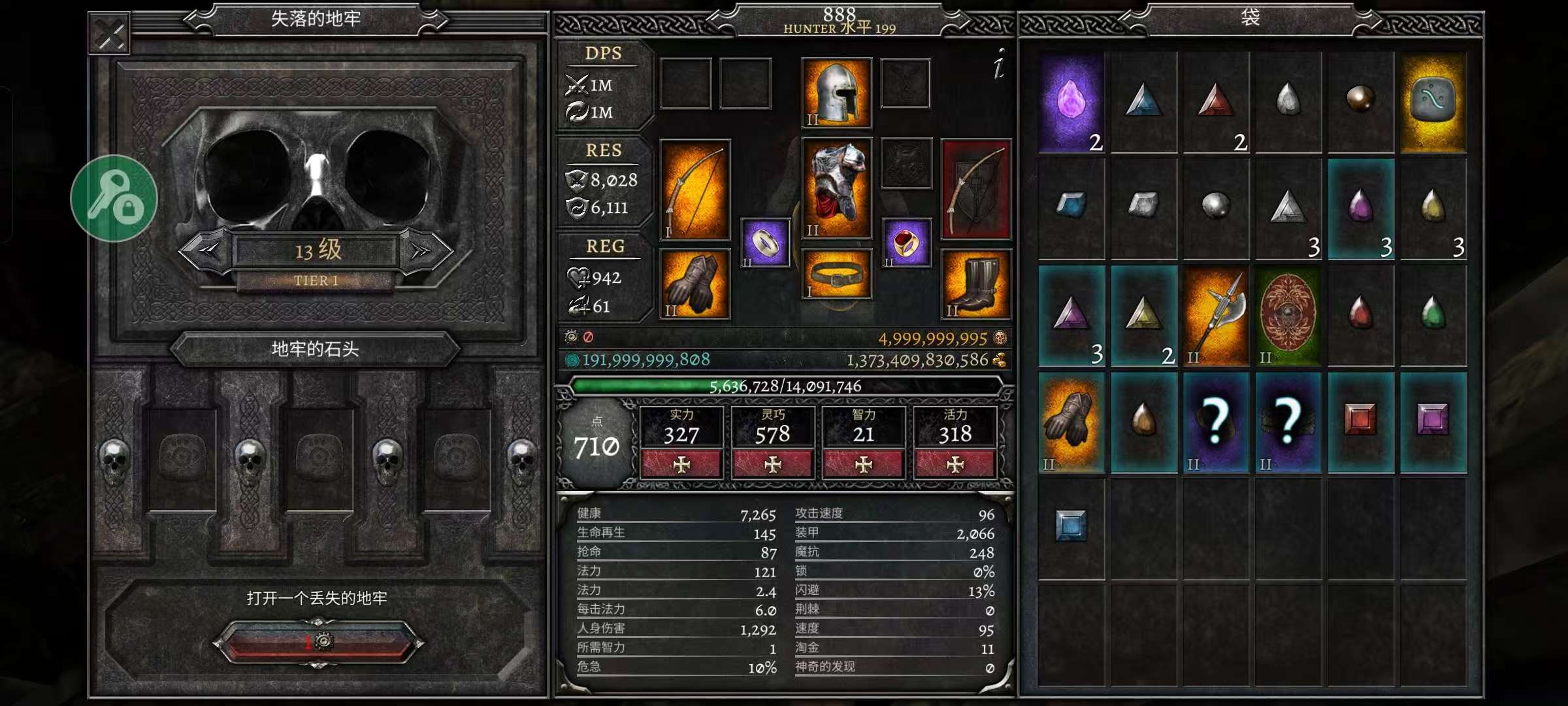Screen dimensions: 1568x706
Task: Select the equipped steel helmet slot
Action: tap(836, 92)
